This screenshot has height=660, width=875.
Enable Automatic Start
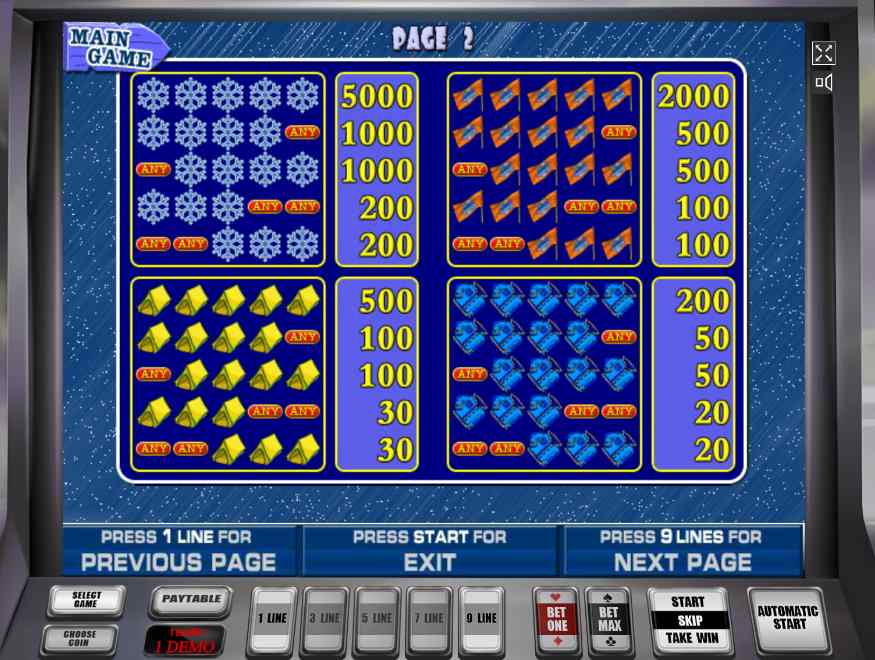[788, 618]
